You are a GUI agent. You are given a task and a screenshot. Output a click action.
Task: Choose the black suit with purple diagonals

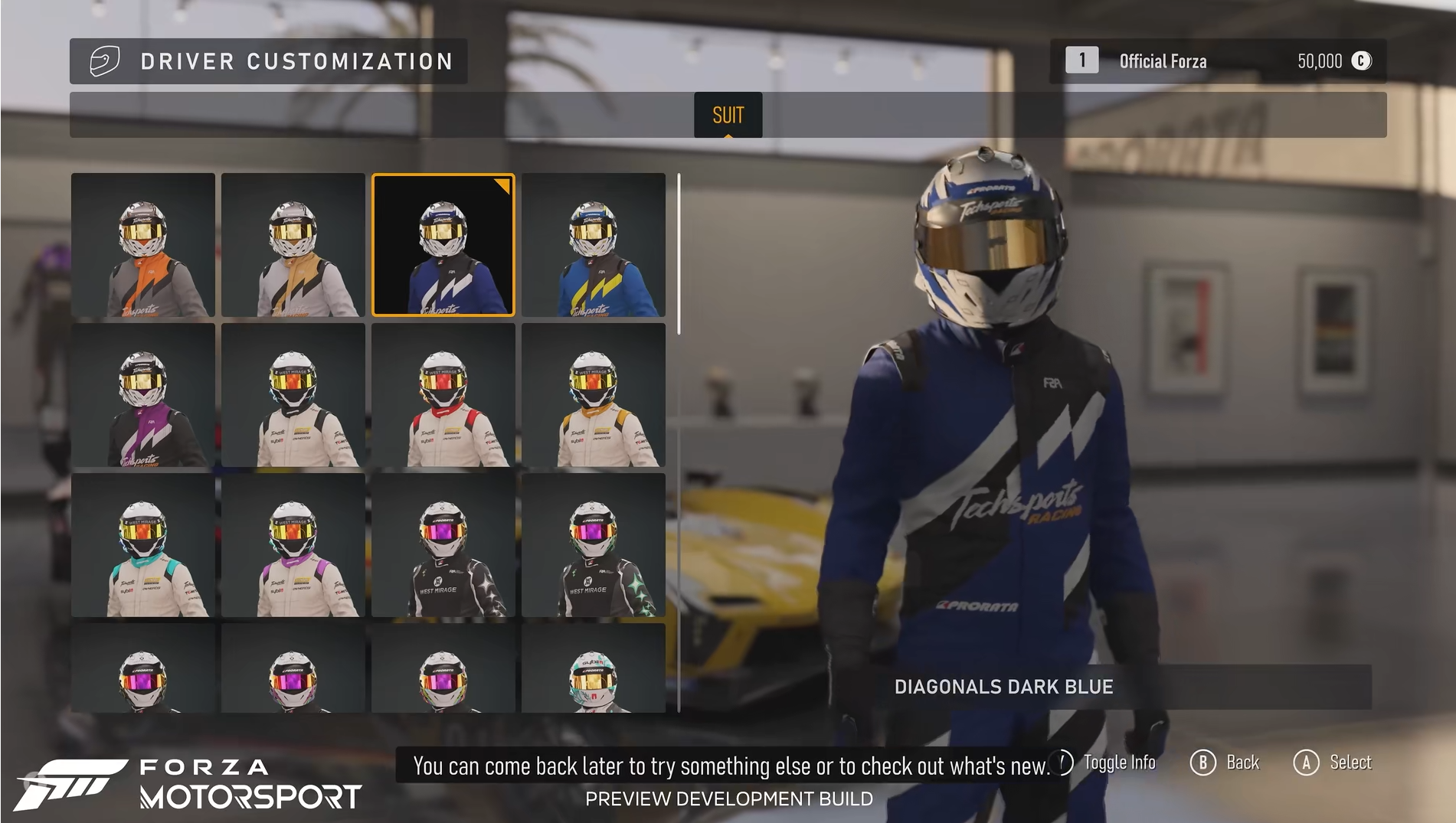(143, 395)
